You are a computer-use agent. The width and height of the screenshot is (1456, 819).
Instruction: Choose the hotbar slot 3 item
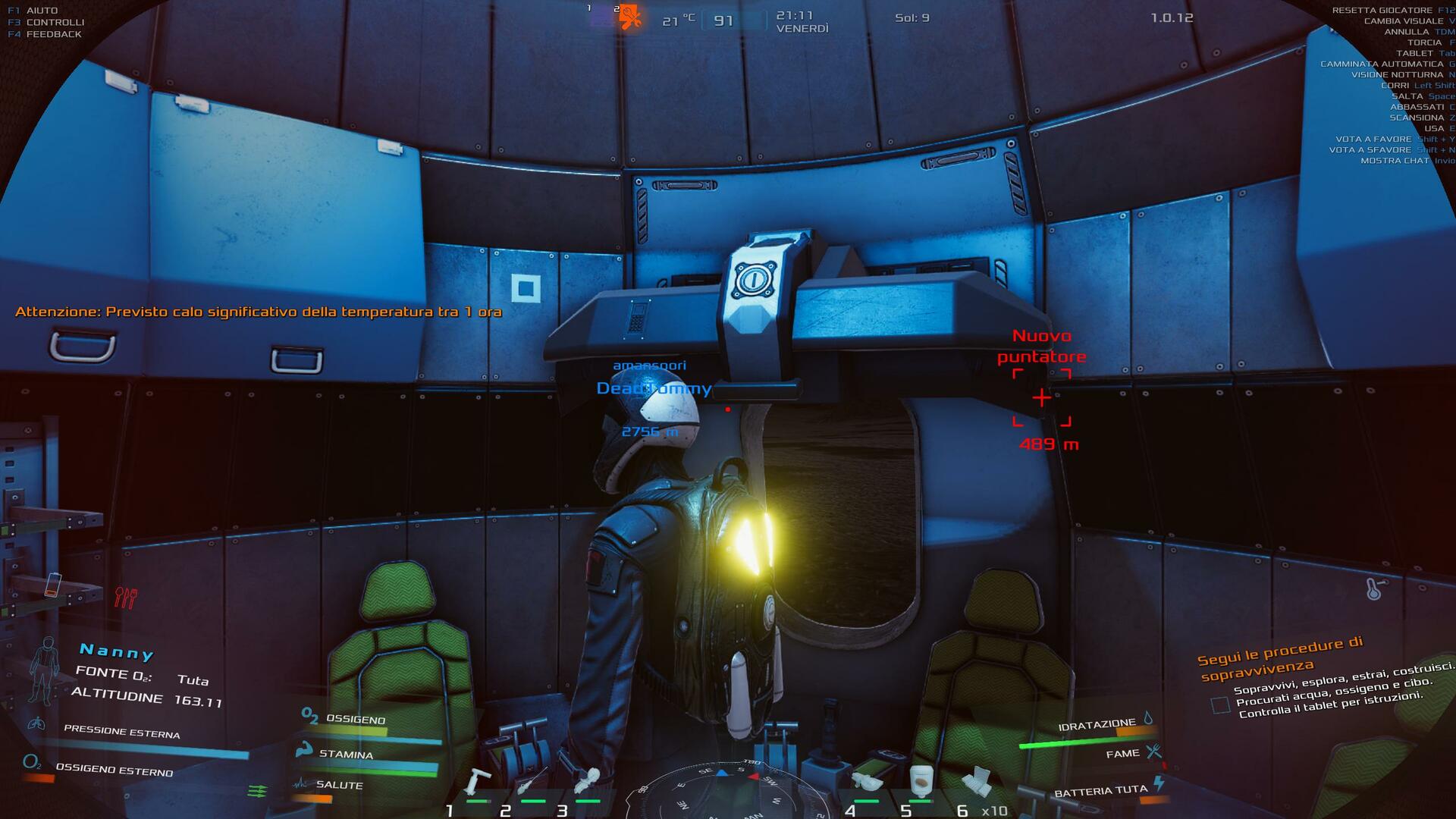(x=588, y=781)
